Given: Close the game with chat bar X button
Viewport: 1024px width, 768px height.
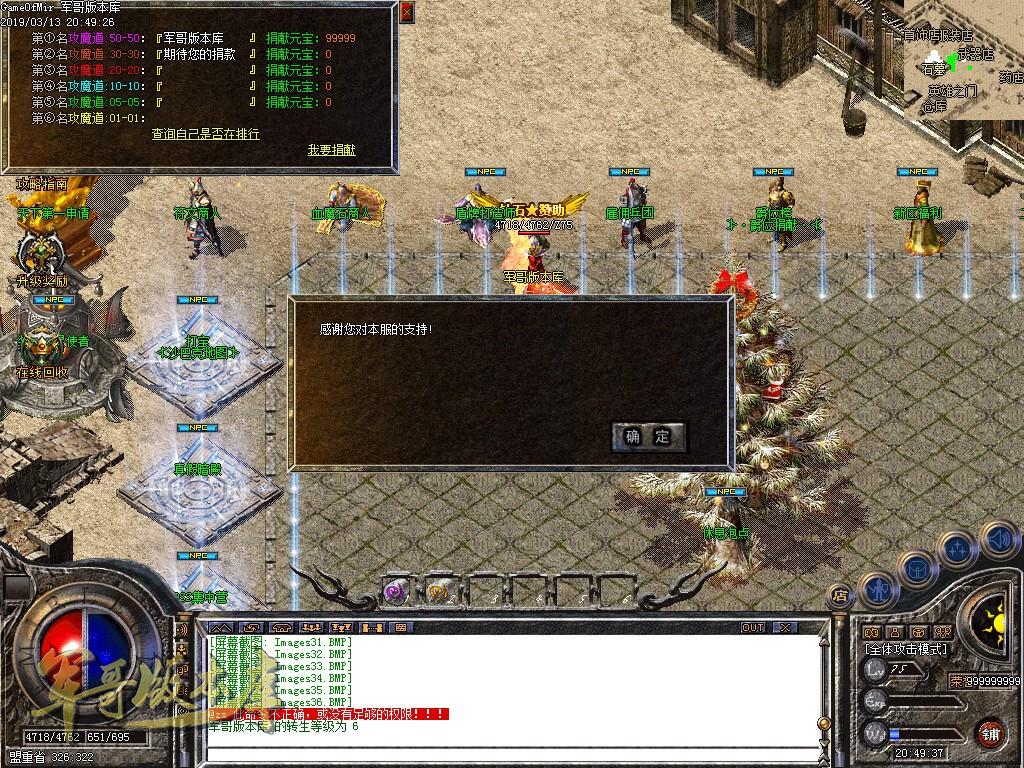Looking at the screenshot, I should click(786, 628).
